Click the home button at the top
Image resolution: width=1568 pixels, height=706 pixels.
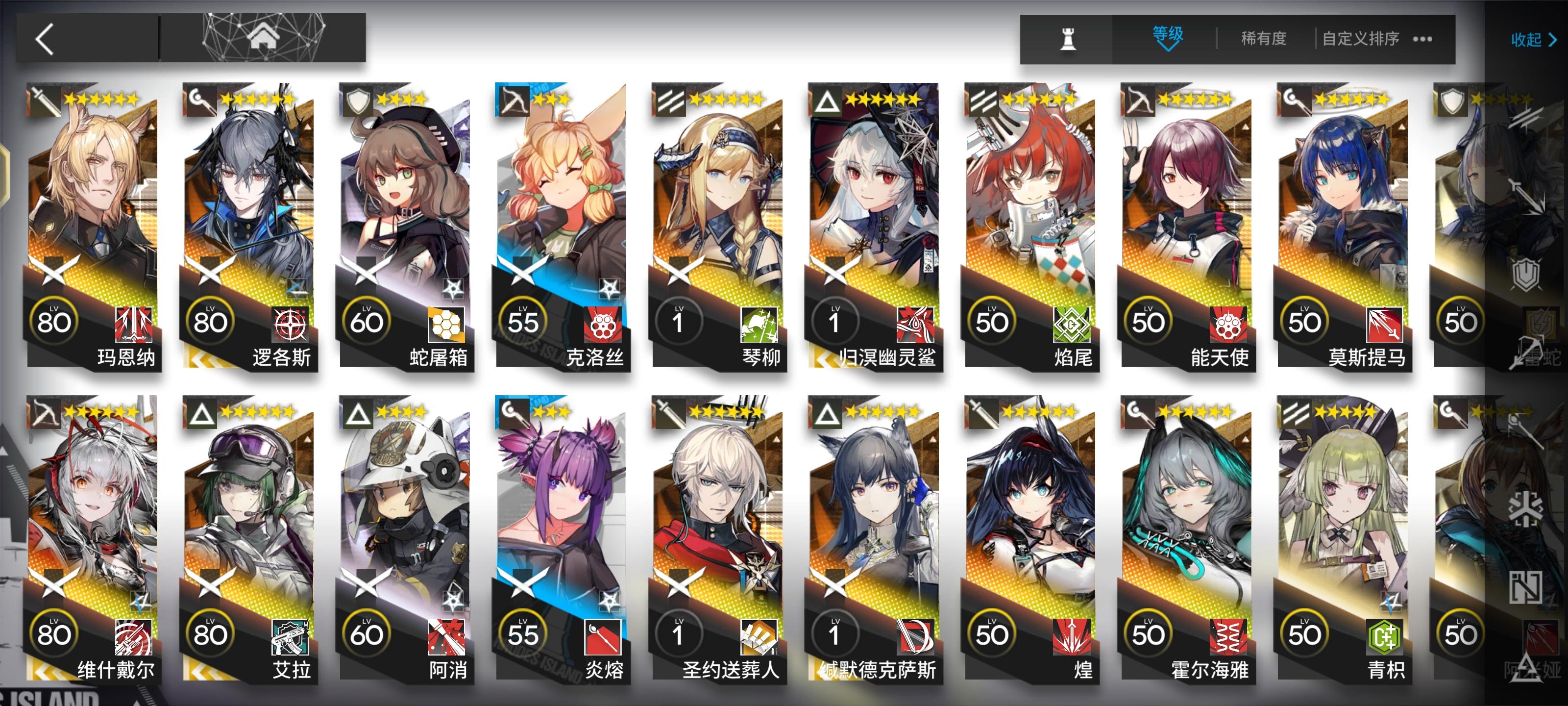264,37
